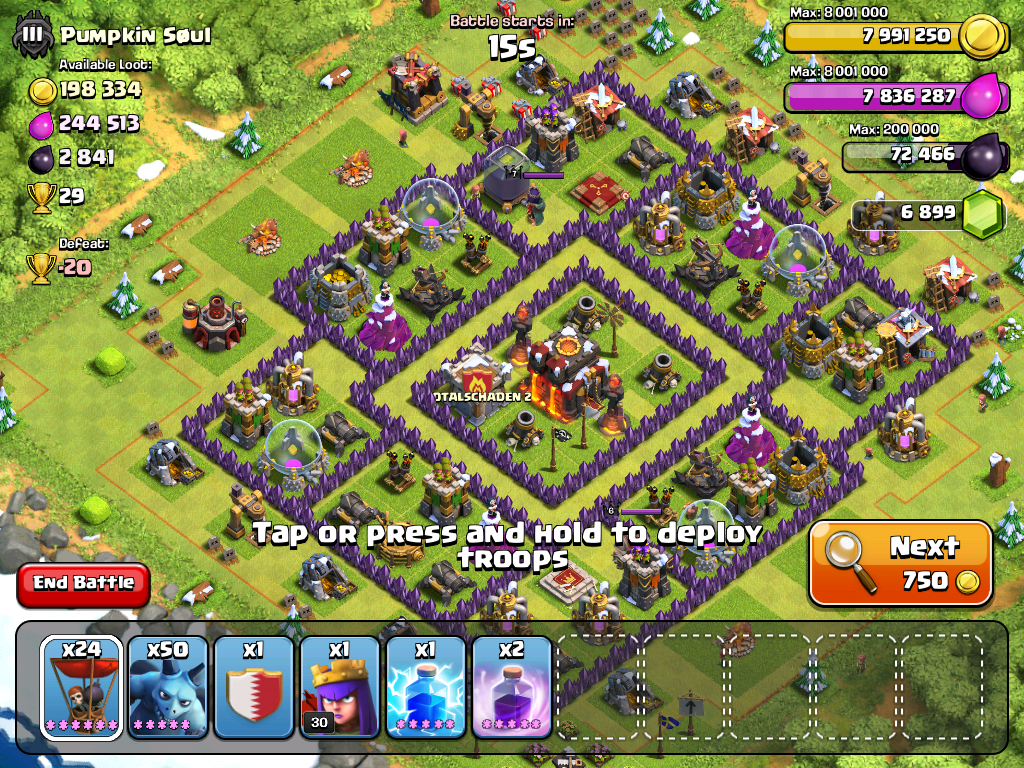This screenshot has width=1024, height=768.
Task: End the battle now
Action: (x=83, y=583)
